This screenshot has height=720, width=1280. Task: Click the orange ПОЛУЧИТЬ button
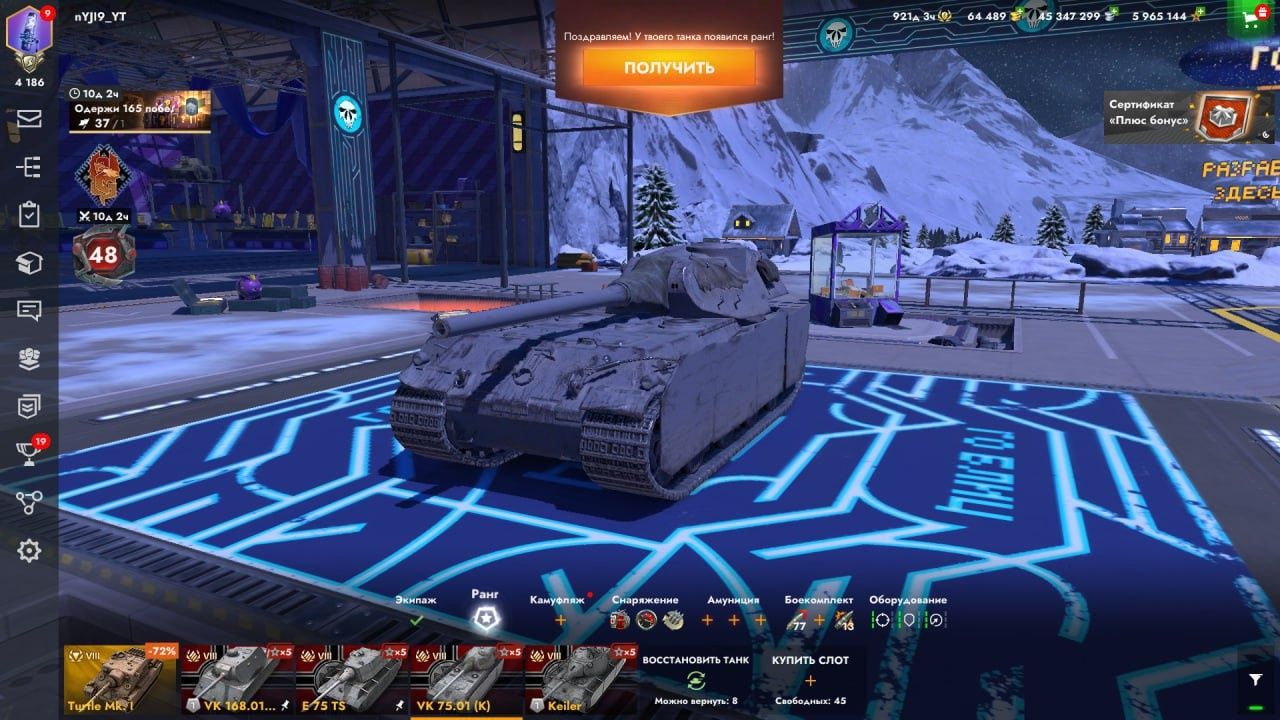(670, 66)
